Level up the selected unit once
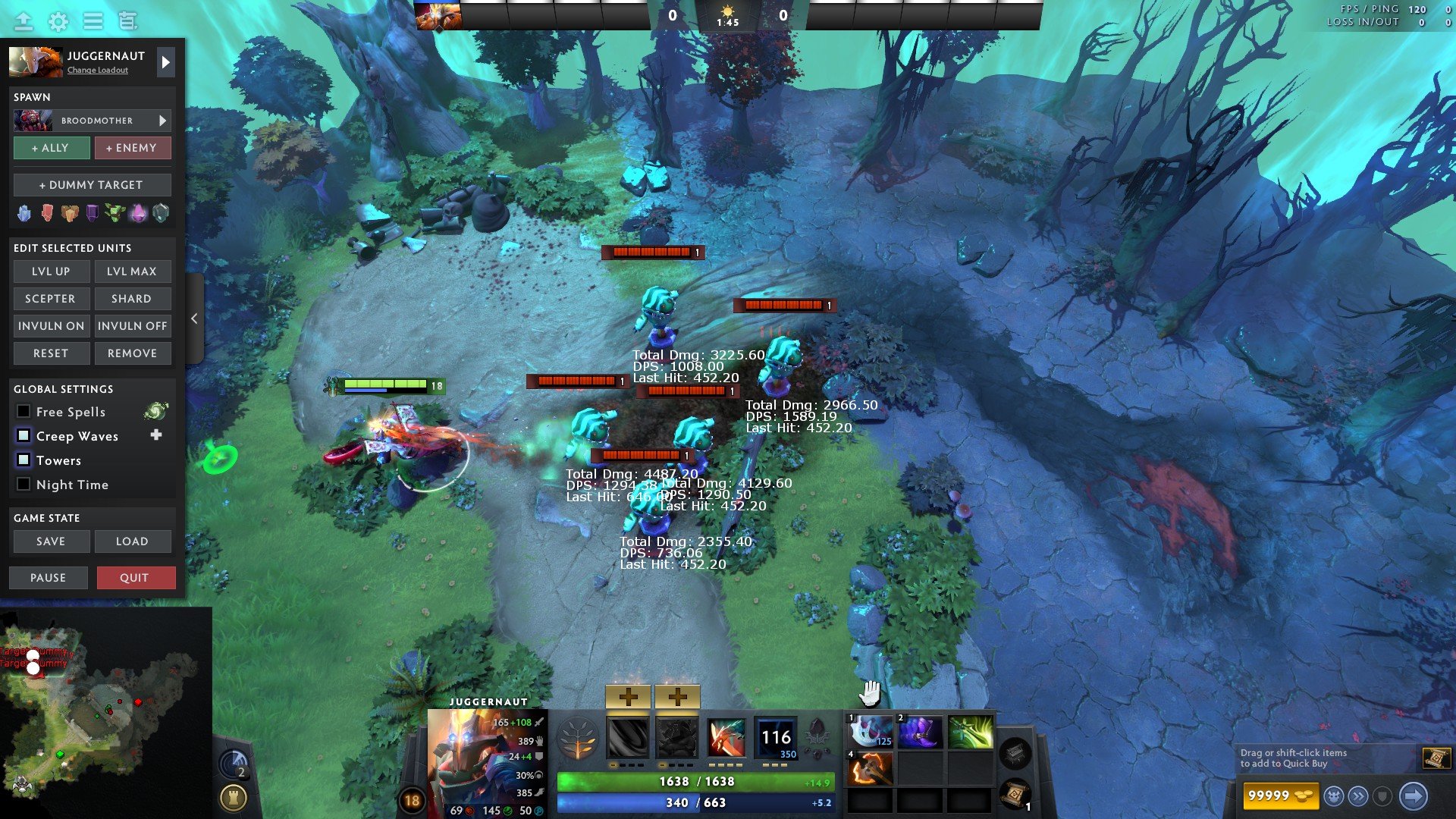 click(51, 271)
